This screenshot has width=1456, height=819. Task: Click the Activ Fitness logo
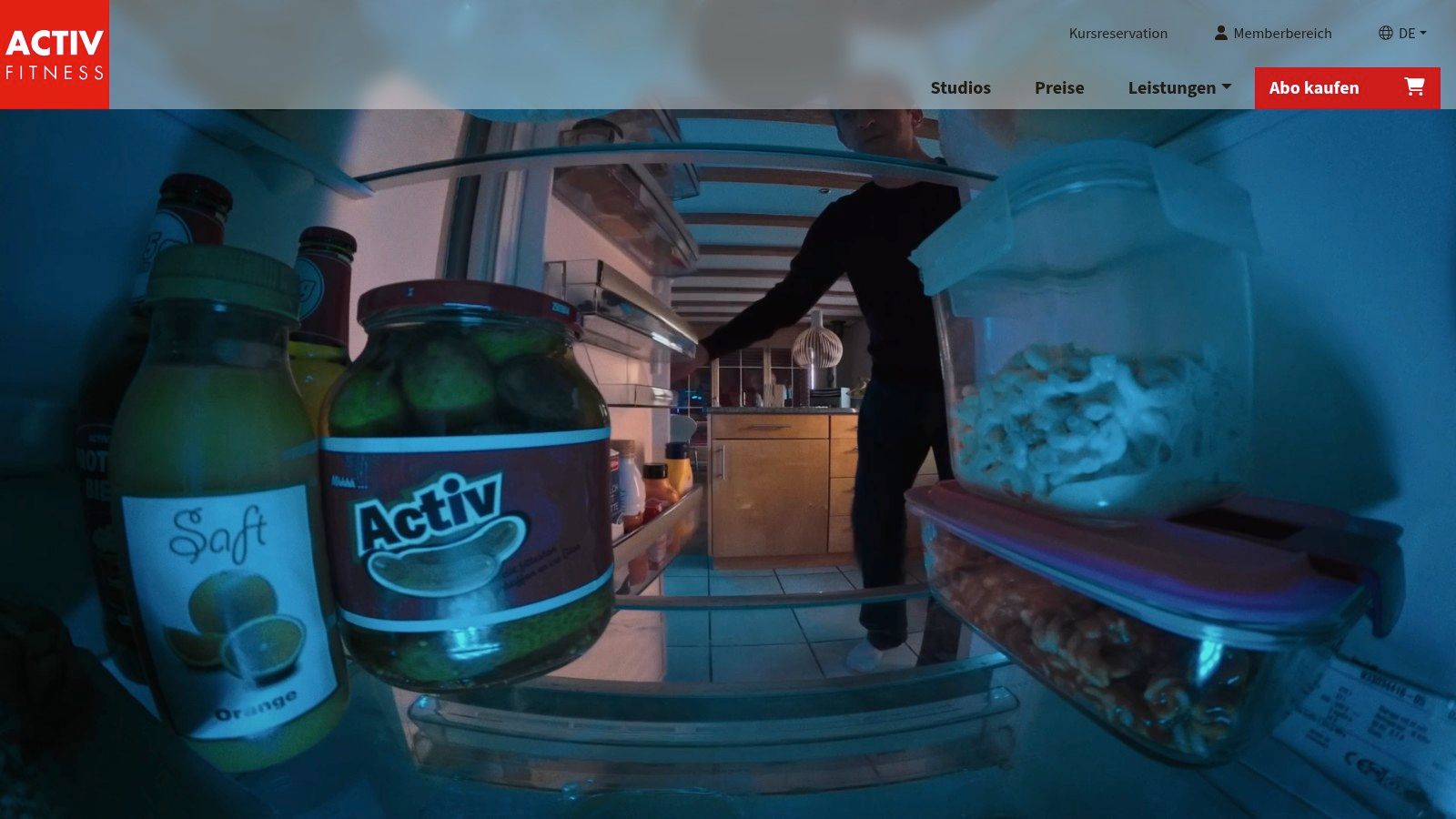(x=55, y=55)
